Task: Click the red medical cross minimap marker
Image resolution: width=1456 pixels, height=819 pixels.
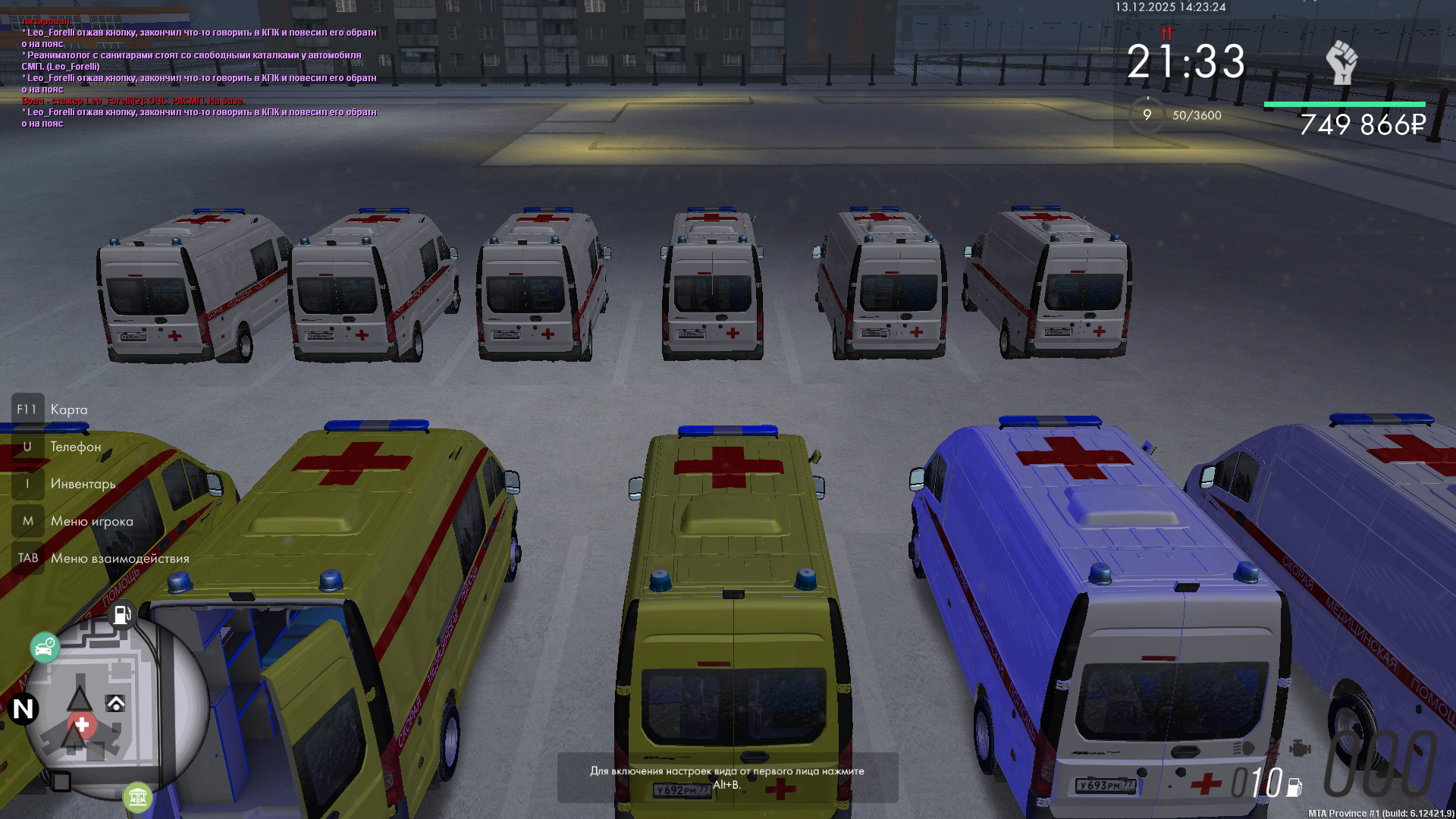Action: [x=82, y=726]
